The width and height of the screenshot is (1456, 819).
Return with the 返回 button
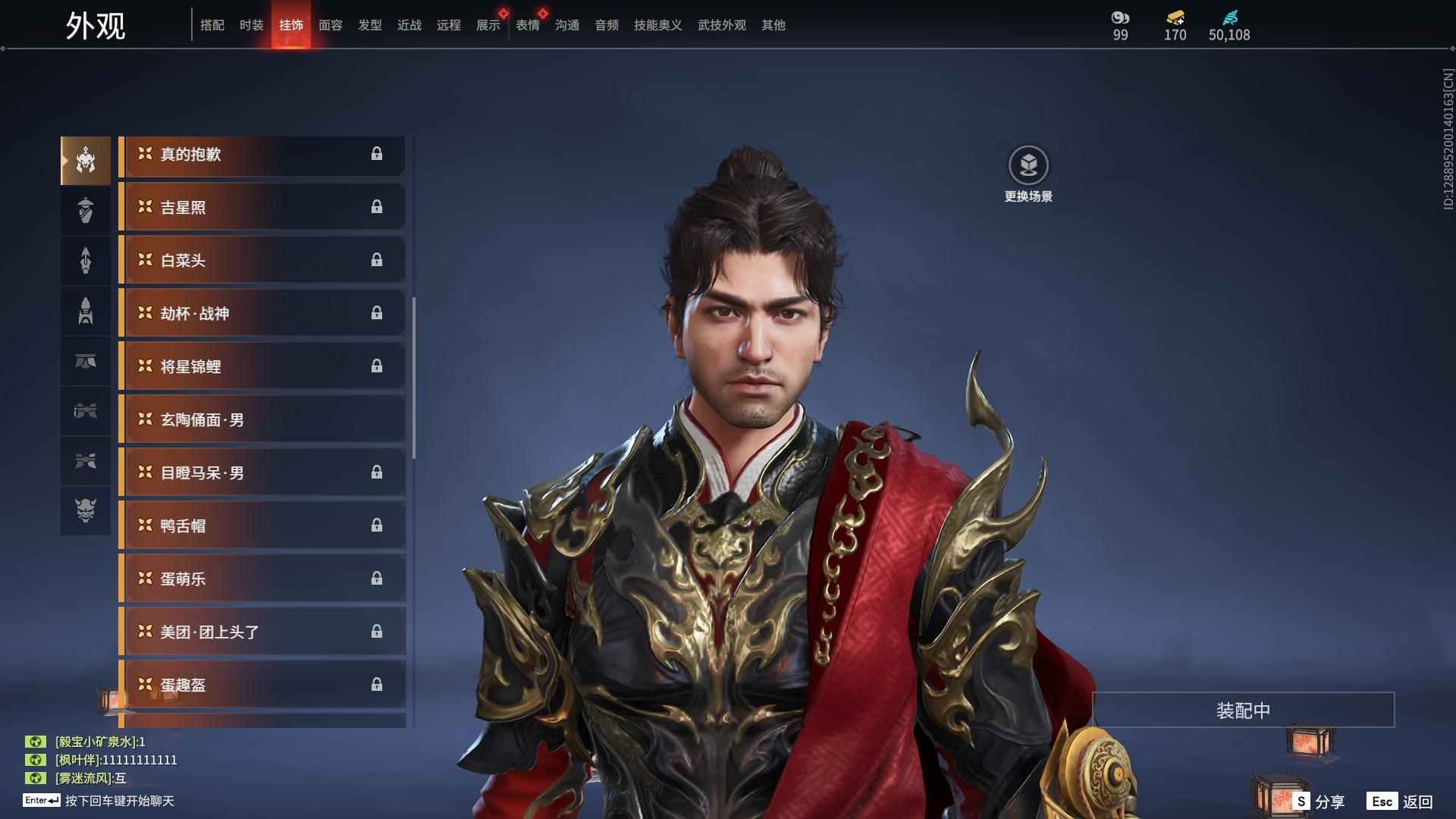1401,802
